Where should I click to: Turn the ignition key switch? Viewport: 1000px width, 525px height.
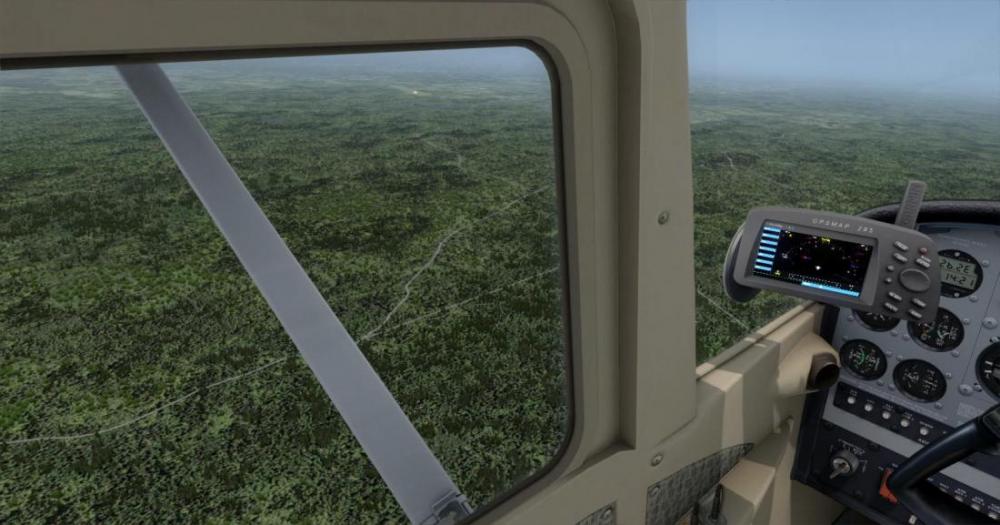coord(843,464)
